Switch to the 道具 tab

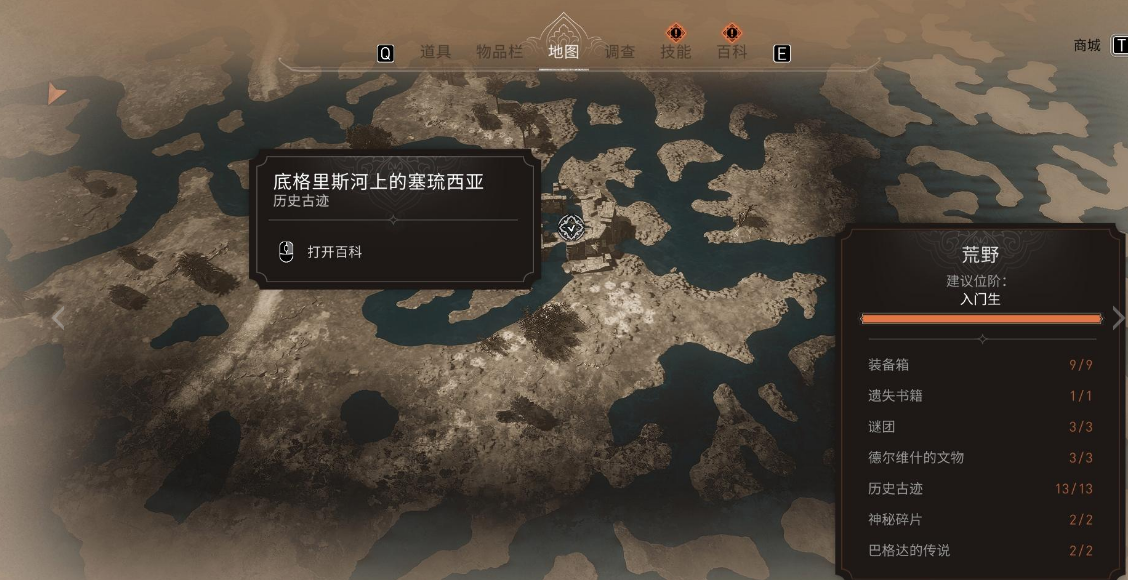tap(435, 52)
